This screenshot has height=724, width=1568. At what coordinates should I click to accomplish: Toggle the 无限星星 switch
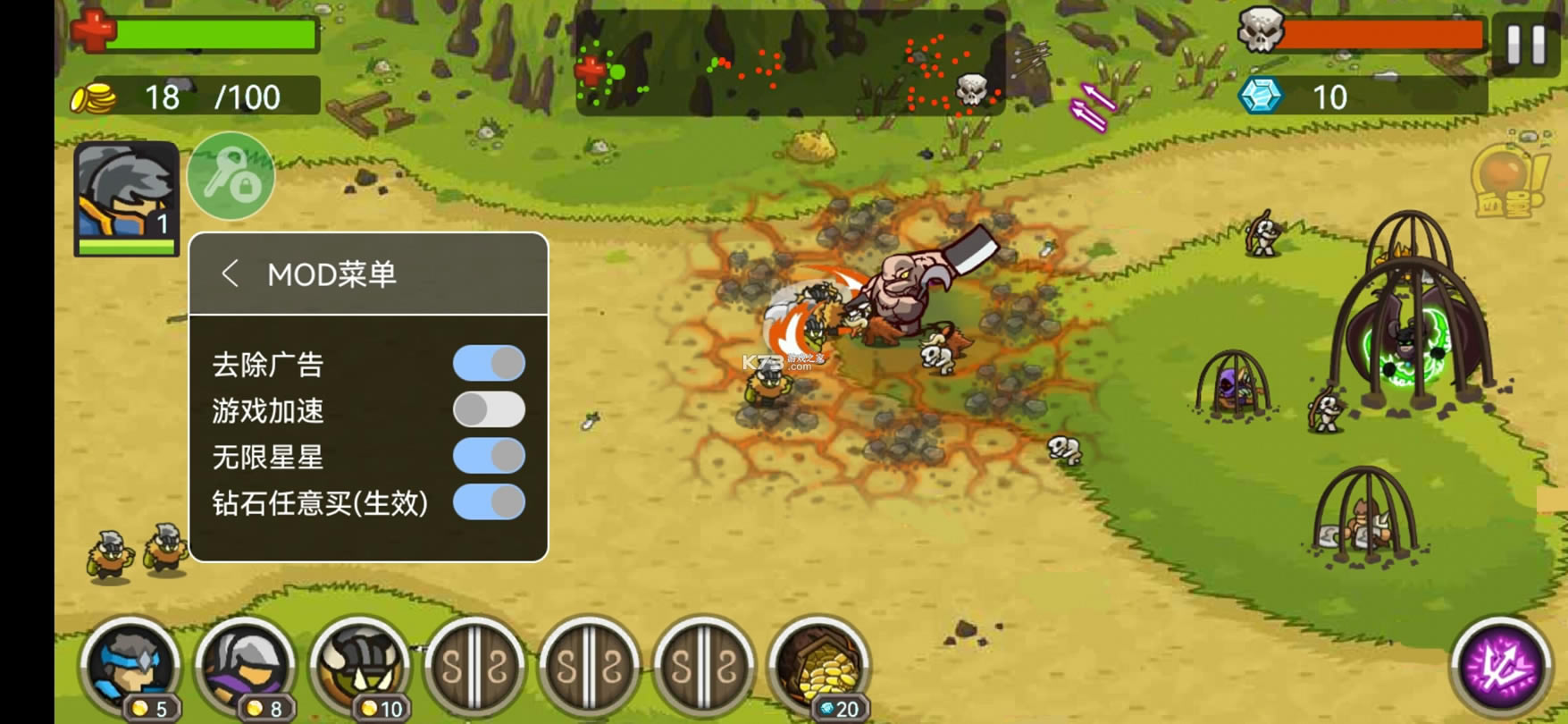coord(489,456)
